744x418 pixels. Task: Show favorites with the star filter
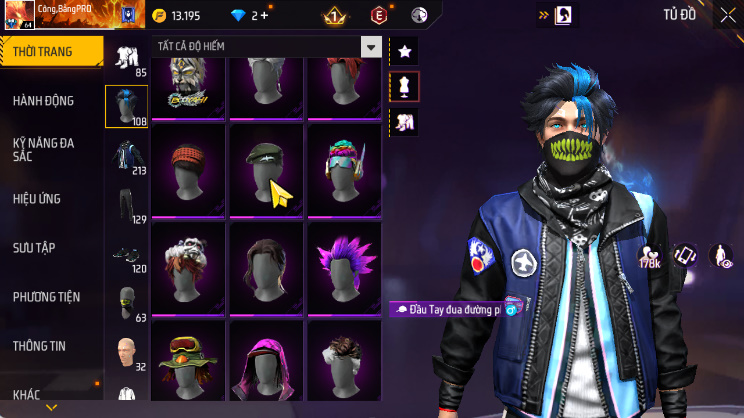click(x=405, y=51)
